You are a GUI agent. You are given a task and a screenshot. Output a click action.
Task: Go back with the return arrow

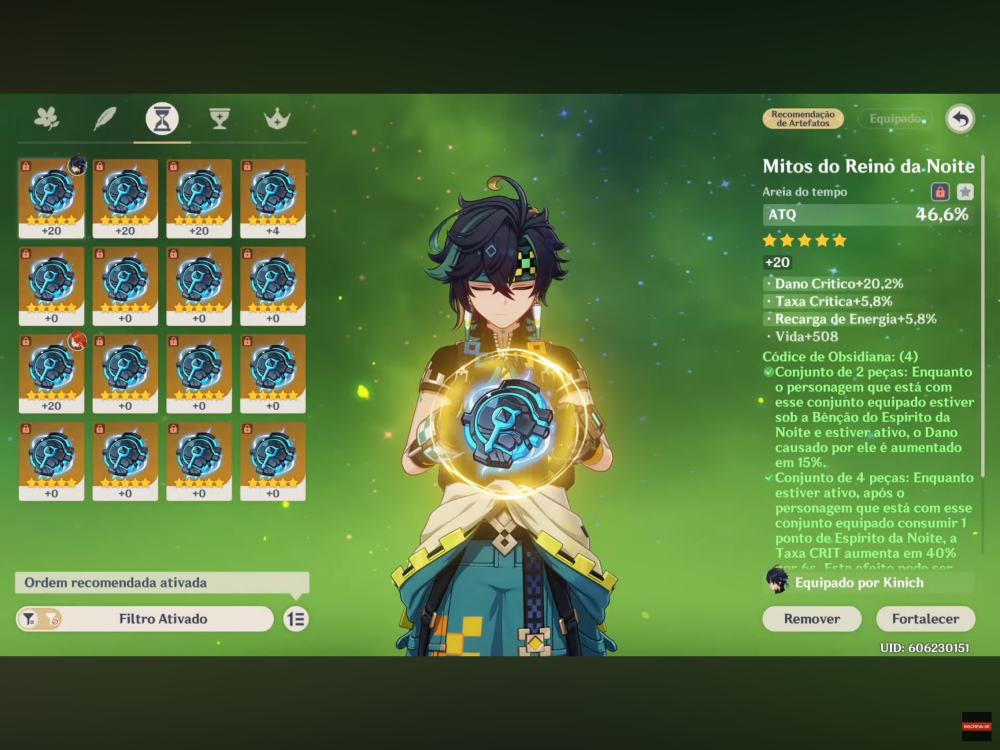point(960,119)
